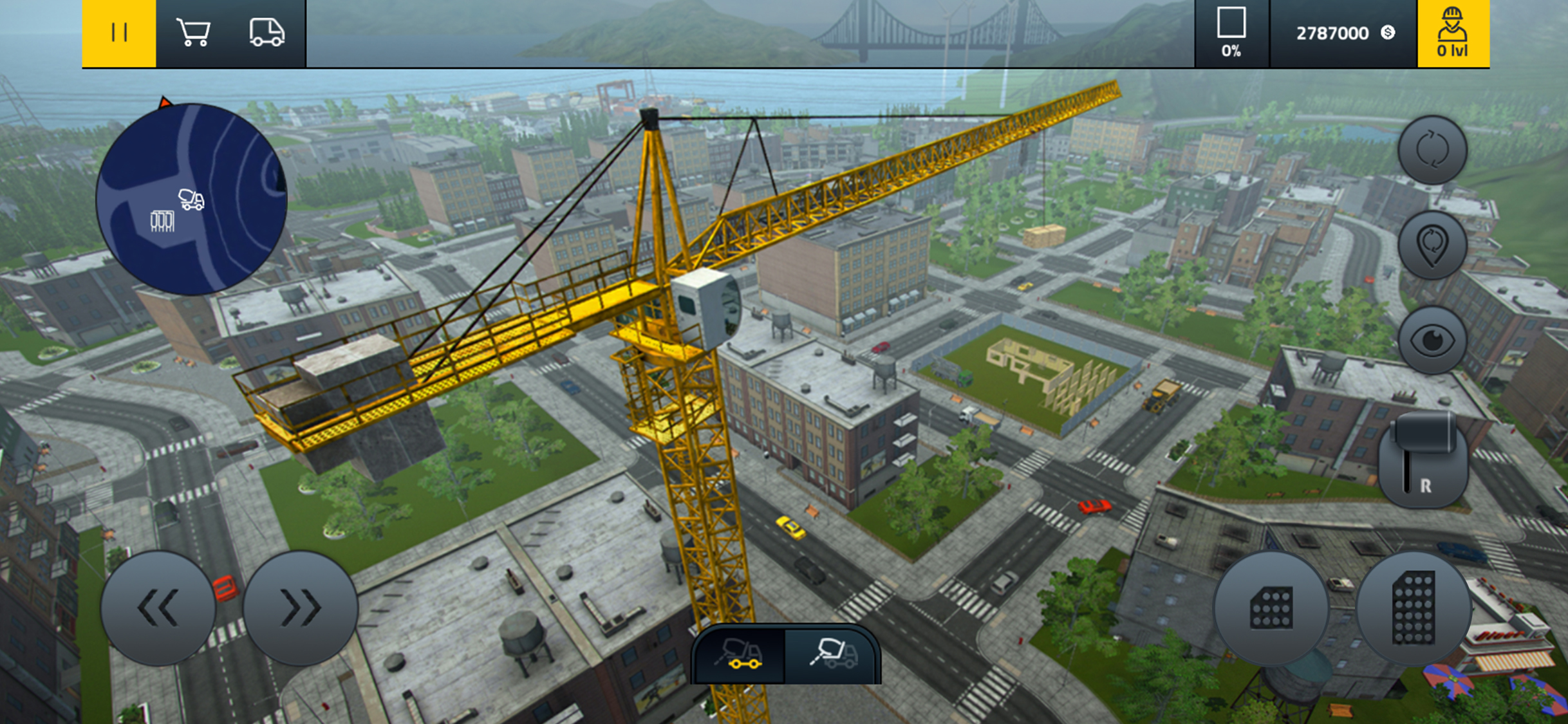1568x724 pixels.
Task: Open the shopping cart store
Action: point(193,33)
